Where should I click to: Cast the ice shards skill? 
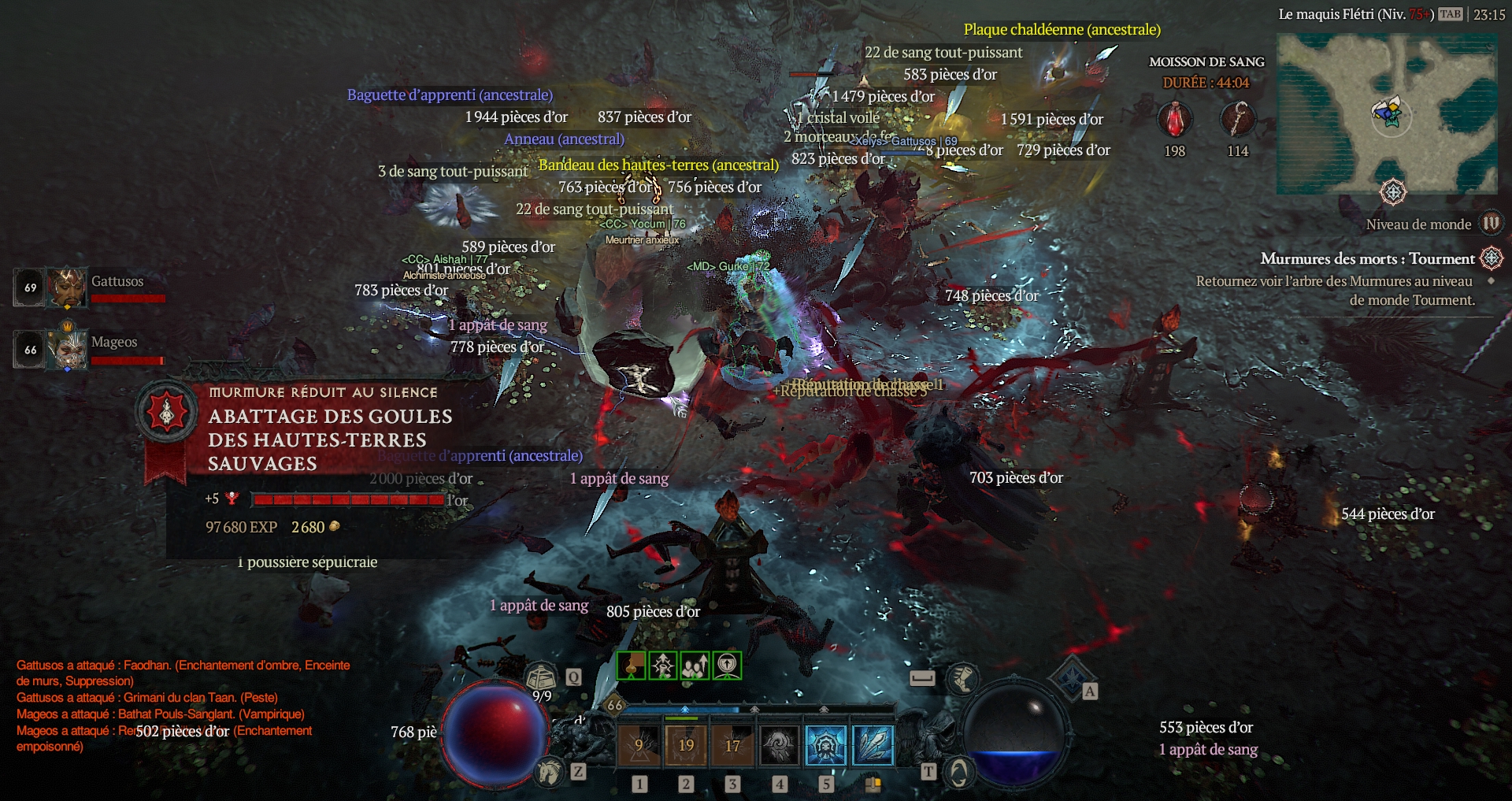pyautogui.click(x=873, y=745)
